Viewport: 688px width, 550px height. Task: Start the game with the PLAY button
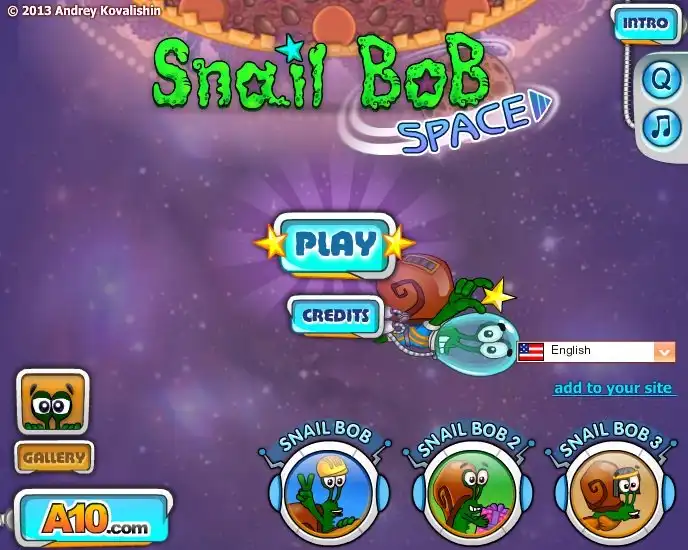(x=335, y=243)
